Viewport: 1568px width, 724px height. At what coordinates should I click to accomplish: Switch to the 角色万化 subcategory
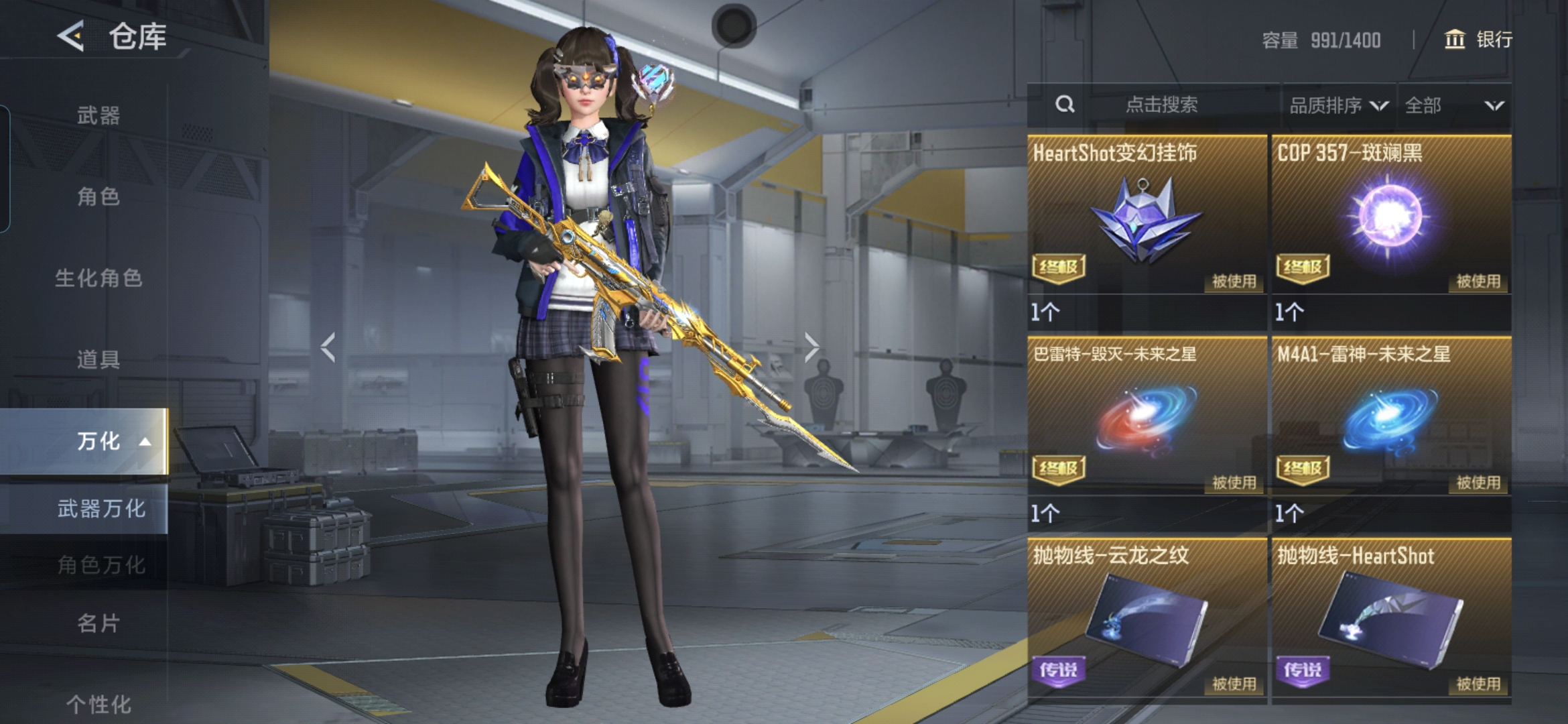pyautogui.click(x=101, y=564)
